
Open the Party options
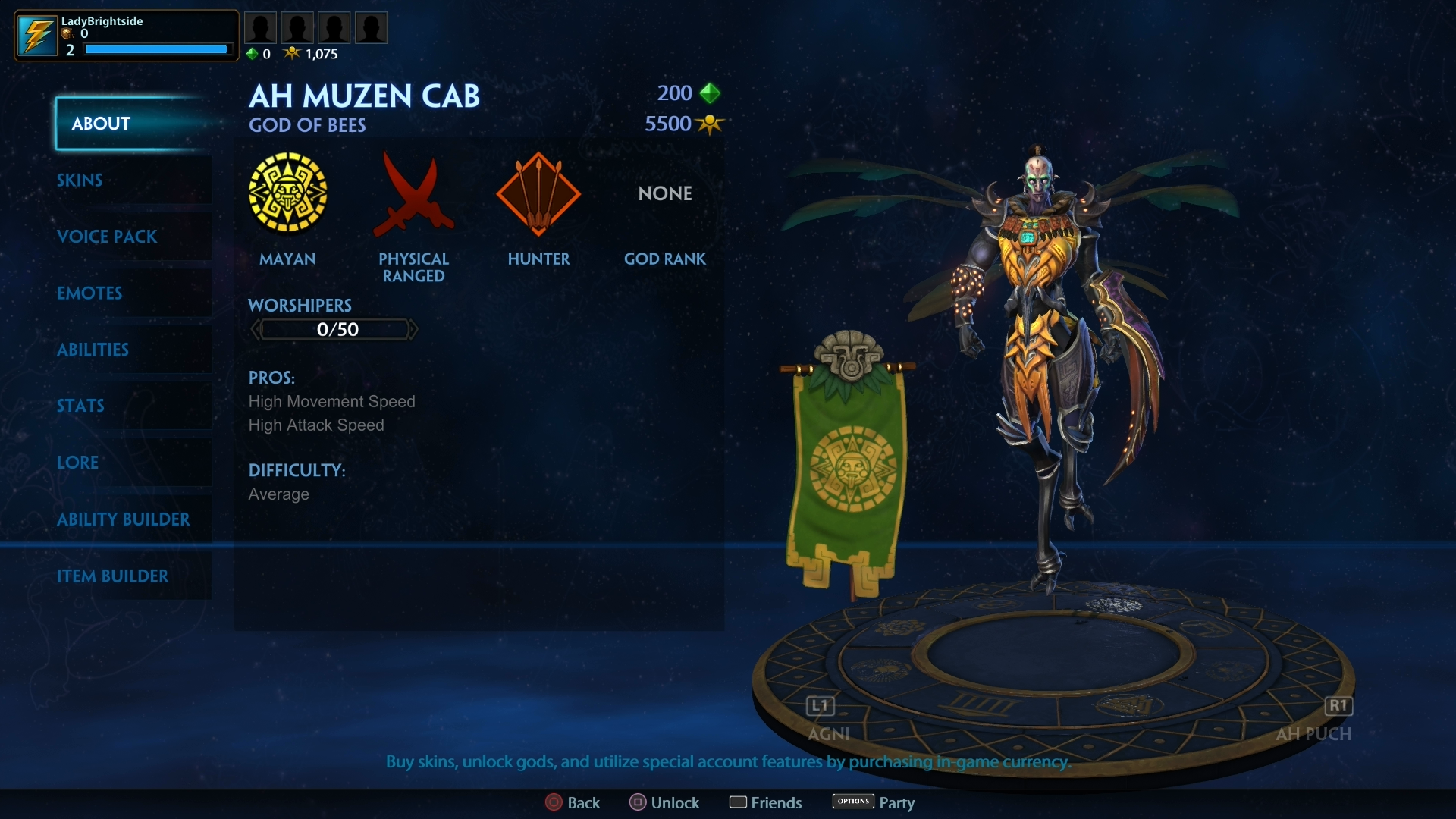874,802
